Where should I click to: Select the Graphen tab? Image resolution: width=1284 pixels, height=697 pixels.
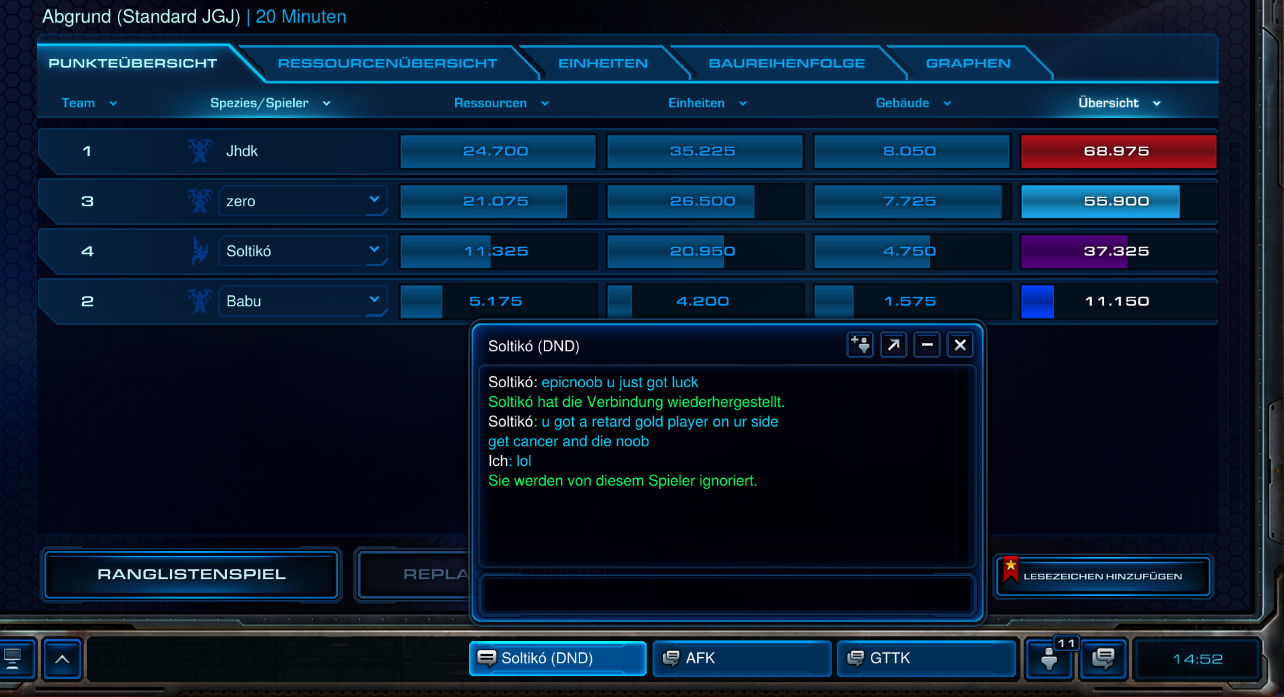tap(967, 63)
